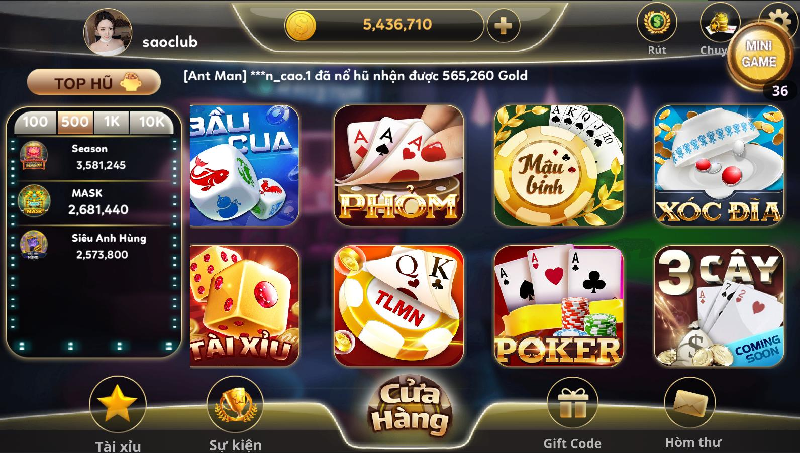Select the MASK jackpot row
800x453 pixels.
96,202
